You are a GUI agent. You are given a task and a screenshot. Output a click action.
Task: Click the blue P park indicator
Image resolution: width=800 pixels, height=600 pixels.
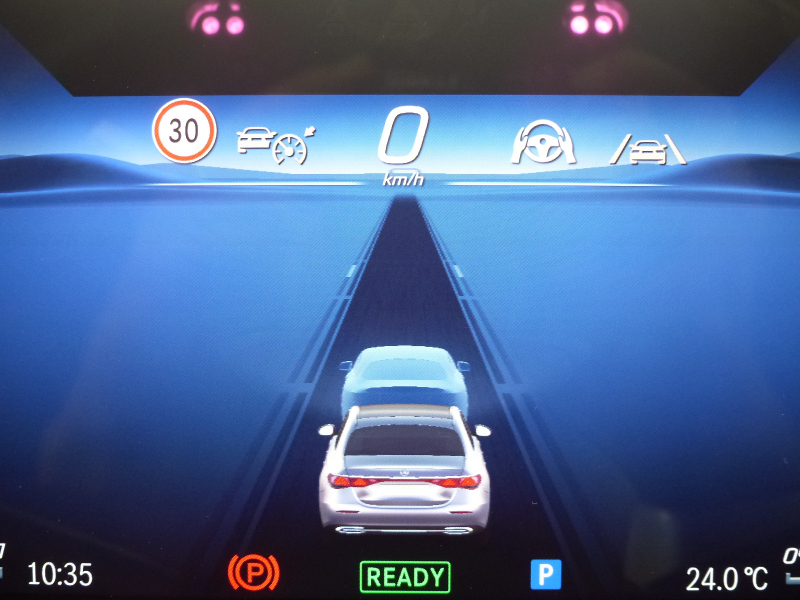(x=546, y=574)
